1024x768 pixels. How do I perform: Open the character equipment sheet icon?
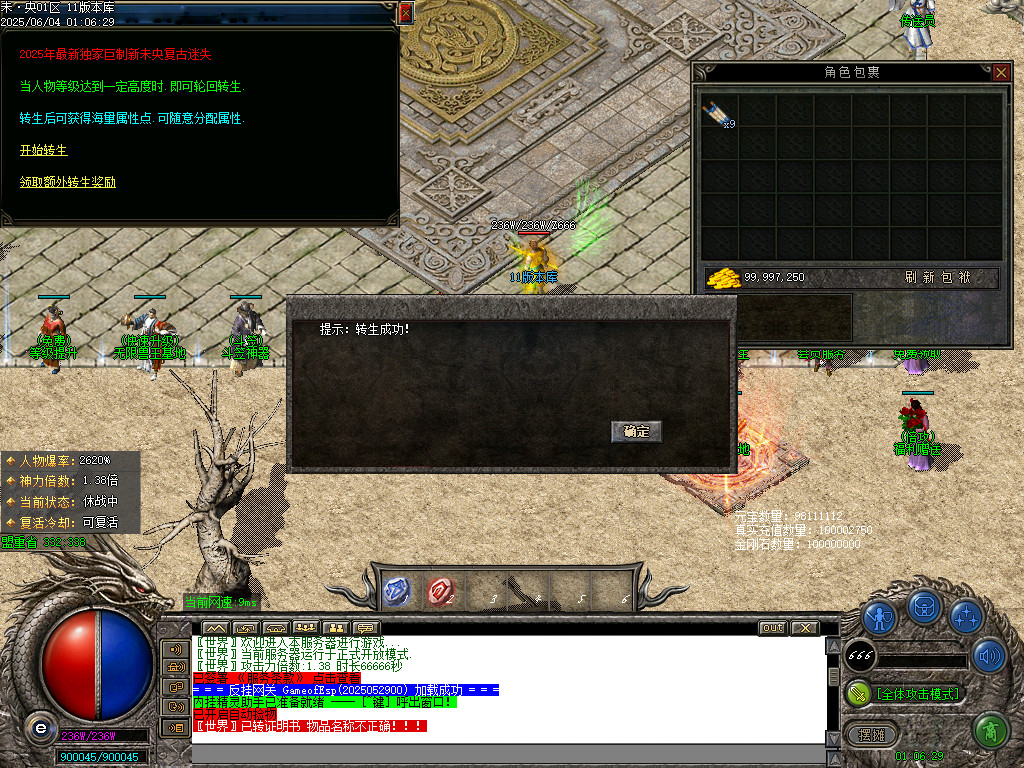[x=879, y=617]
